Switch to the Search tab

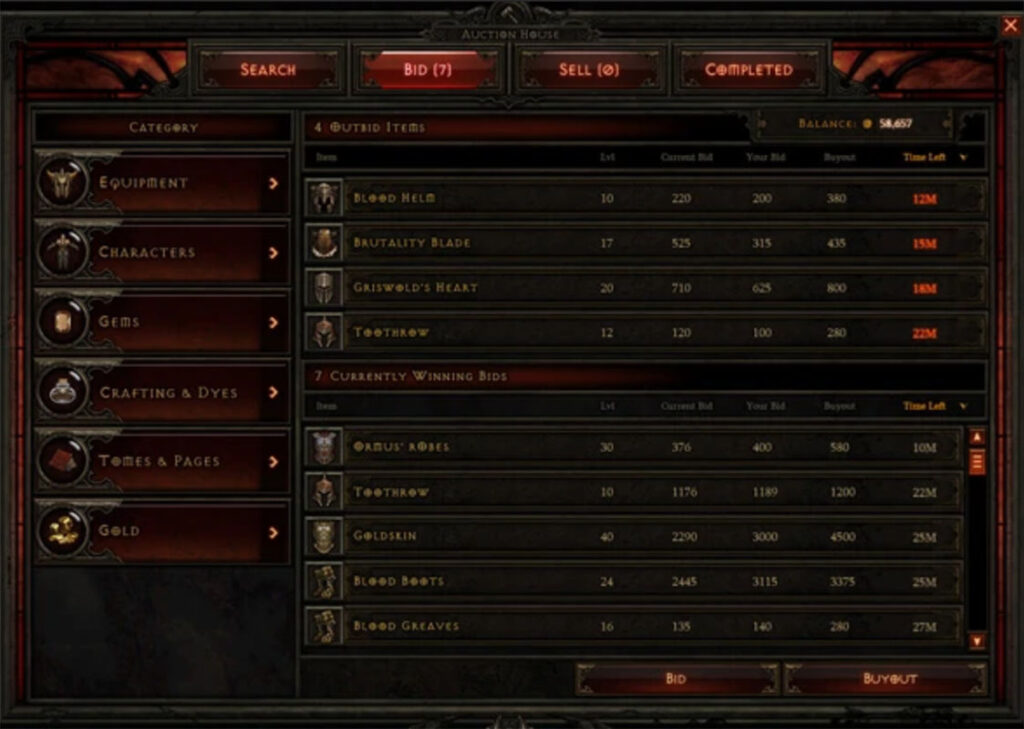click(267, 70)
